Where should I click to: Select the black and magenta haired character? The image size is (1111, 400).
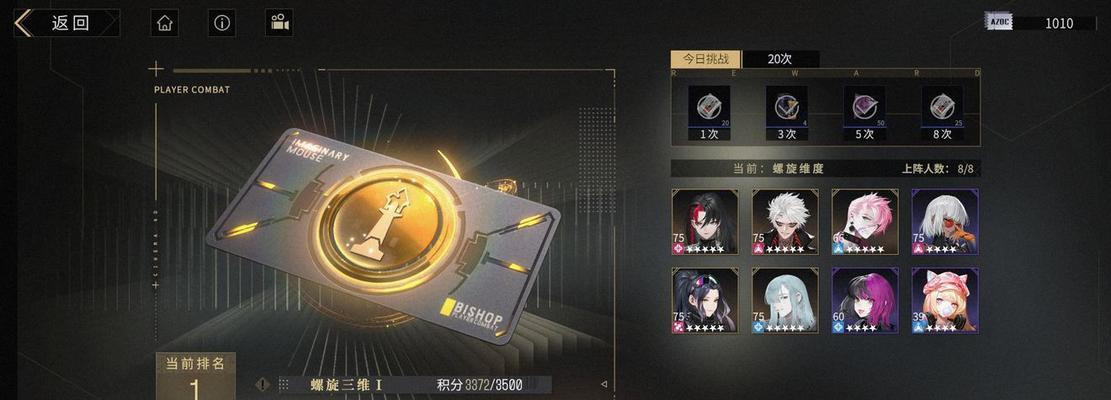(864, 299)
